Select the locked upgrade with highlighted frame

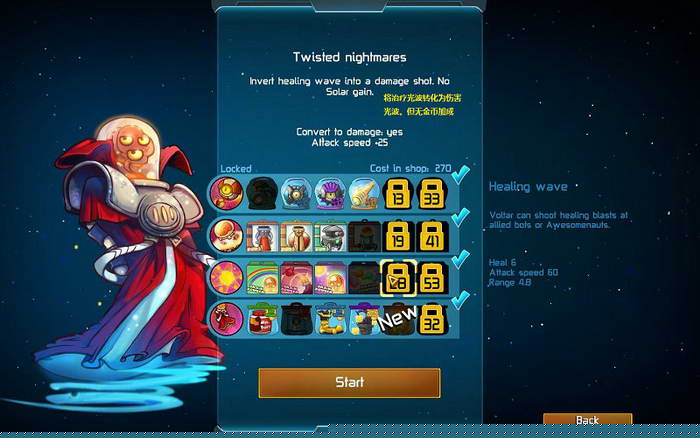398,277
